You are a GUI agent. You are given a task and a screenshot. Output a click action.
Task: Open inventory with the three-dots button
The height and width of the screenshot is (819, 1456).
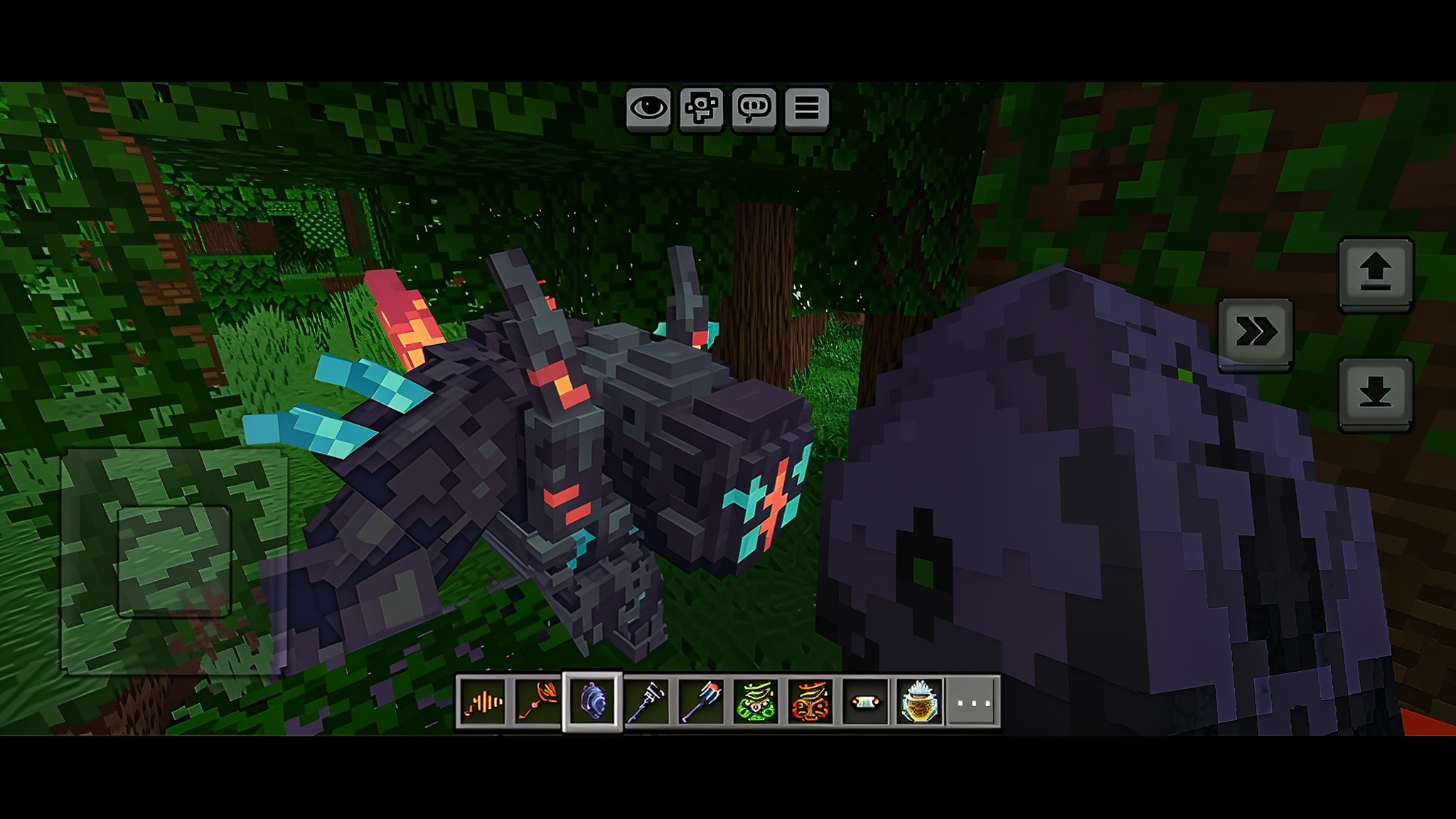click(x=973, y=702)
